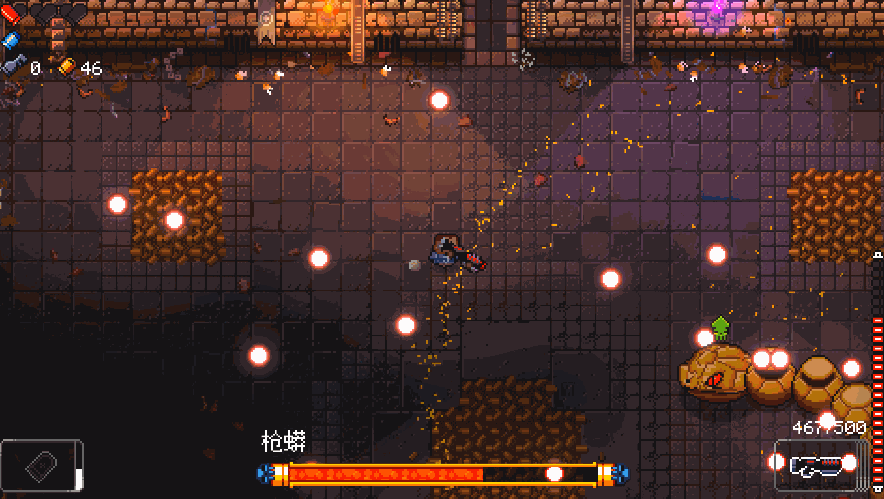Click the gold shell currency icon
Image resolution: width=884 pixels, height=499 pixels.
[x=66, y=67]
